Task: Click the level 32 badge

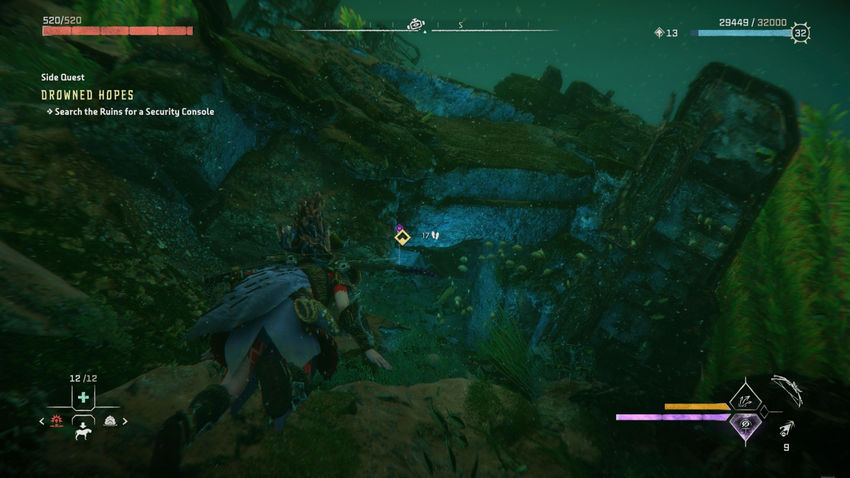Action: (x=800, y=33)
